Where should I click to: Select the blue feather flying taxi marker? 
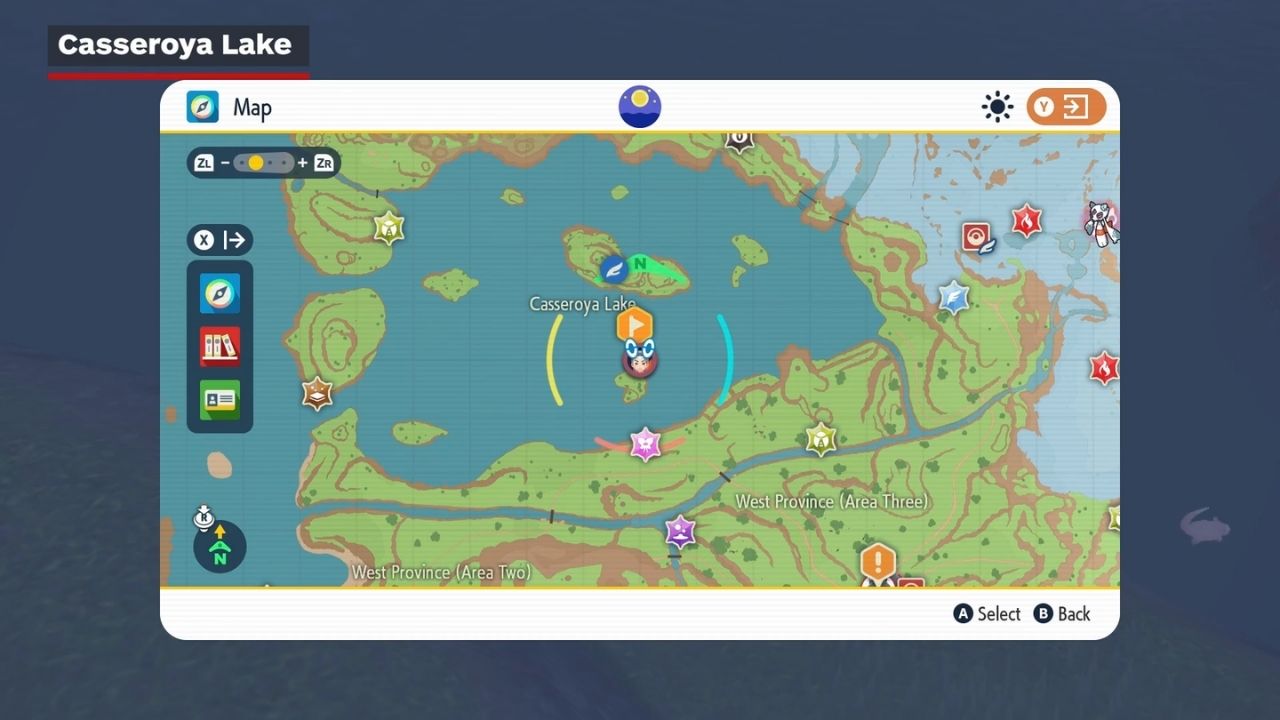coord(614,269)
